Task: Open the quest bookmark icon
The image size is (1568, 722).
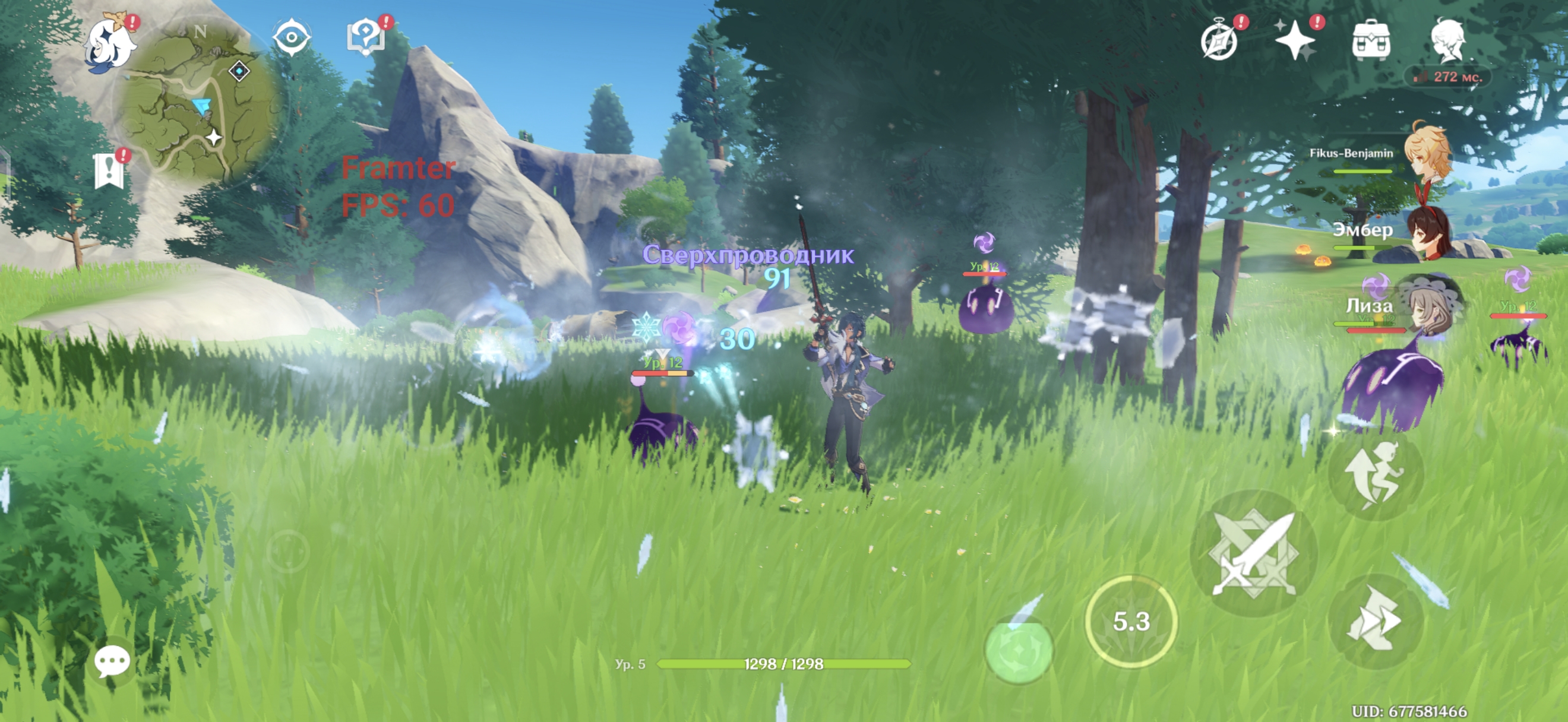Action: pos(109,171)
